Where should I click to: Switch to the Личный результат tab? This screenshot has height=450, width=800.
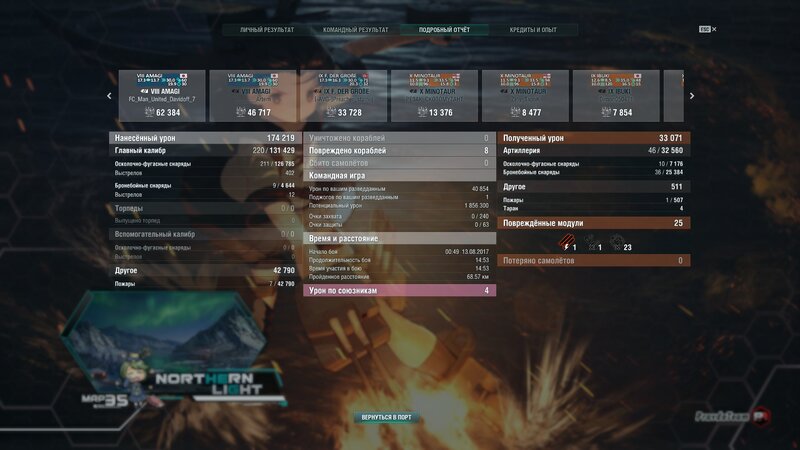tap(267, 30)
